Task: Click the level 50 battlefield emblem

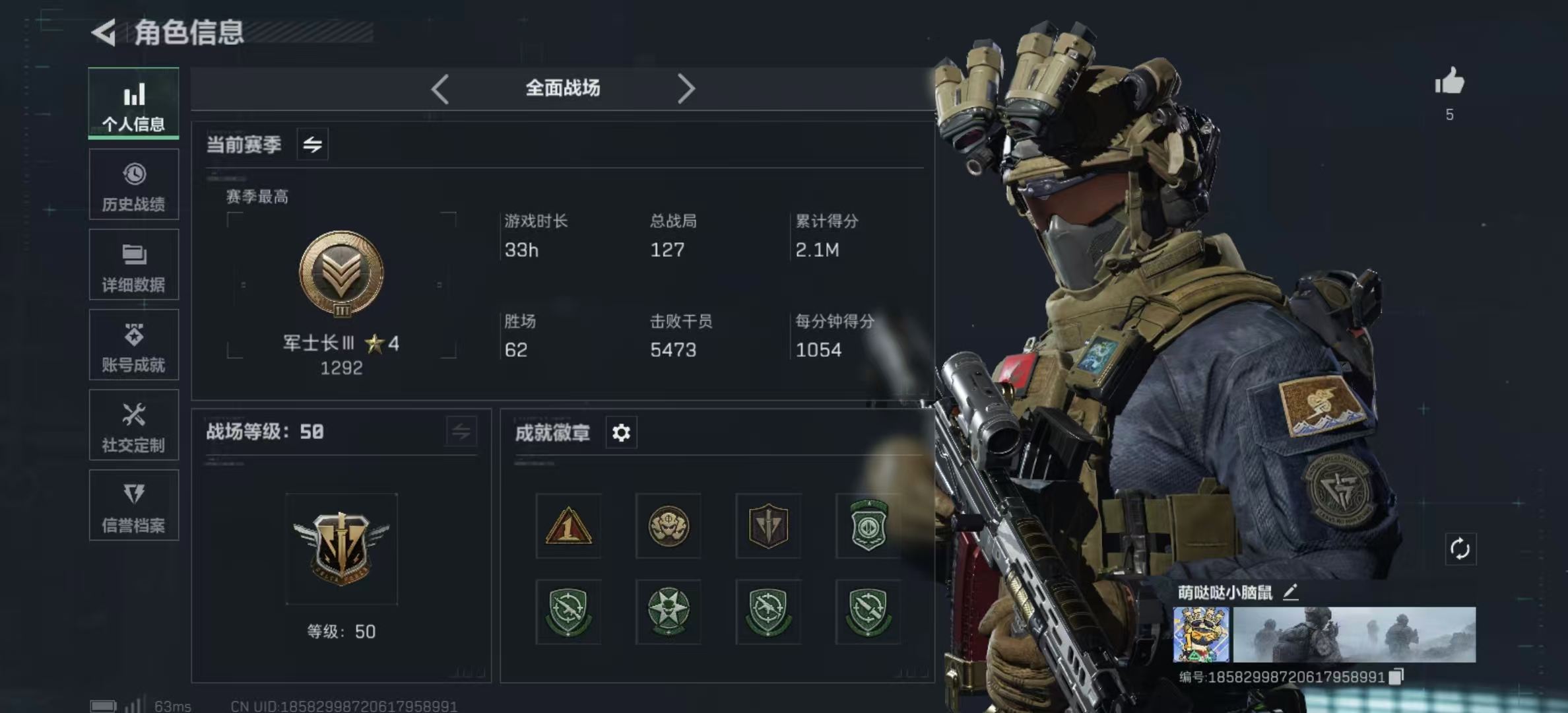Action: coord(341,549)
